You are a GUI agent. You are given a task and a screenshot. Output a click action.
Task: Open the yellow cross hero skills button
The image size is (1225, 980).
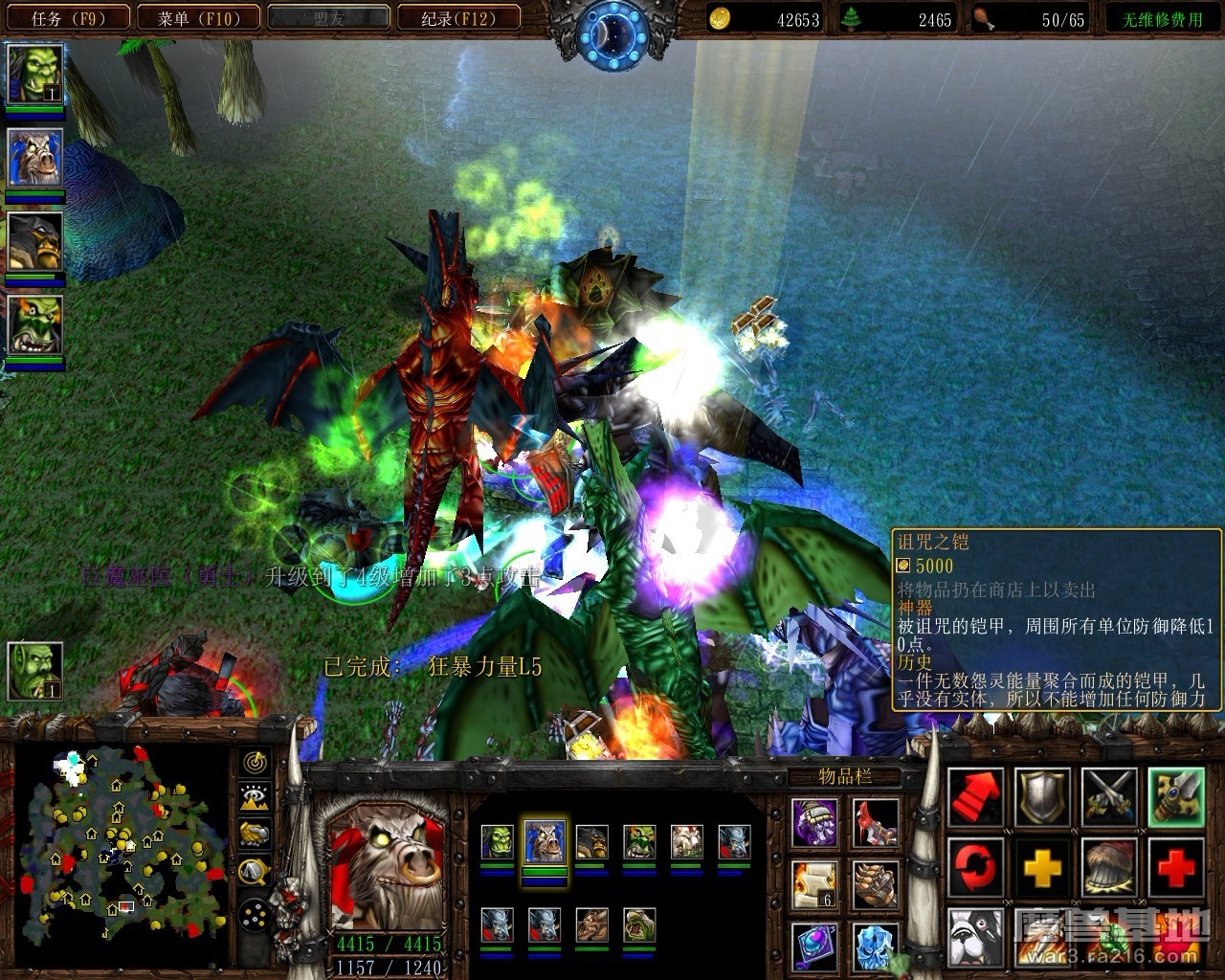tap(1042, 867)
